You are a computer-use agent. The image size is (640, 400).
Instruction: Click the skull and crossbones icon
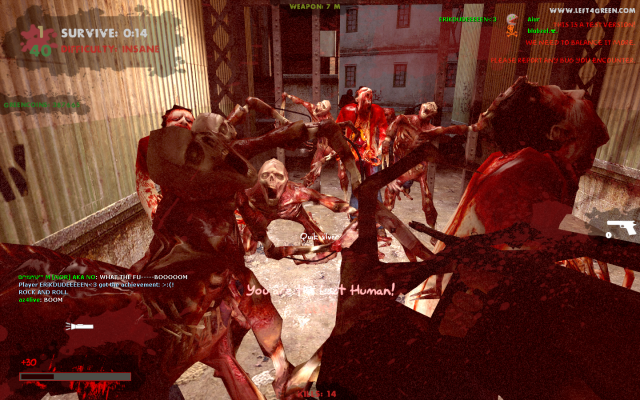(511, 20)
